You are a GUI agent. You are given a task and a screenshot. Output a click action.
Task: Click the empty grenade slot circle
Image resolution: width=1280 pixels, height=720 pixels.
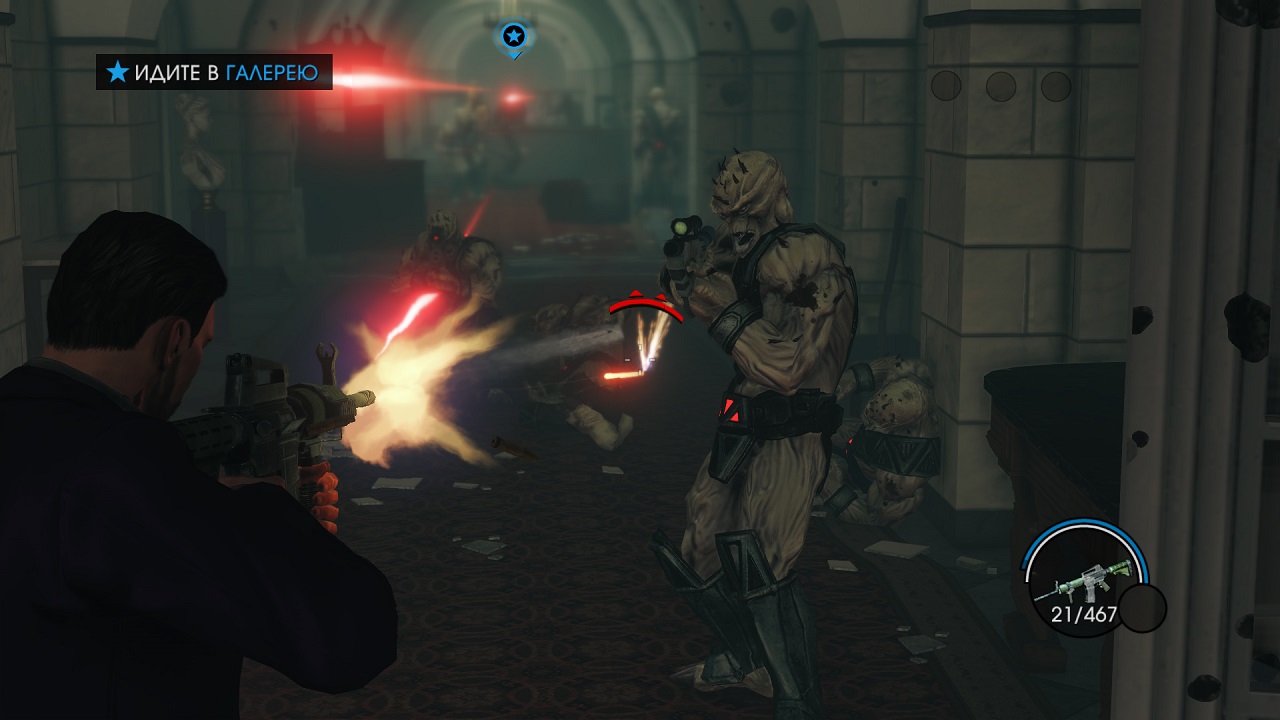tap(1142, 607)
